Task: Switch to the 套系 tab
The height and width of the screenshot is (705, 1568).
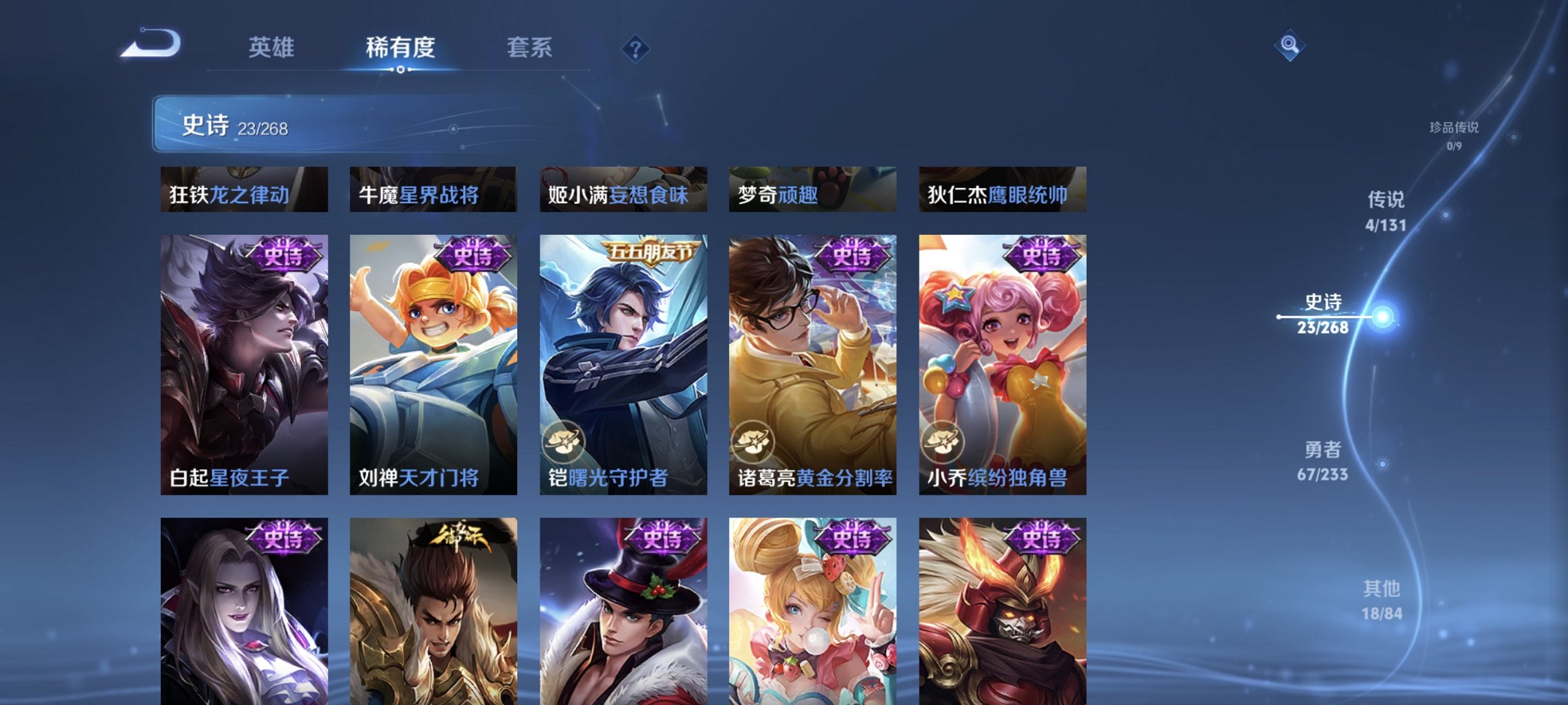Action: [x=528, y=48]
